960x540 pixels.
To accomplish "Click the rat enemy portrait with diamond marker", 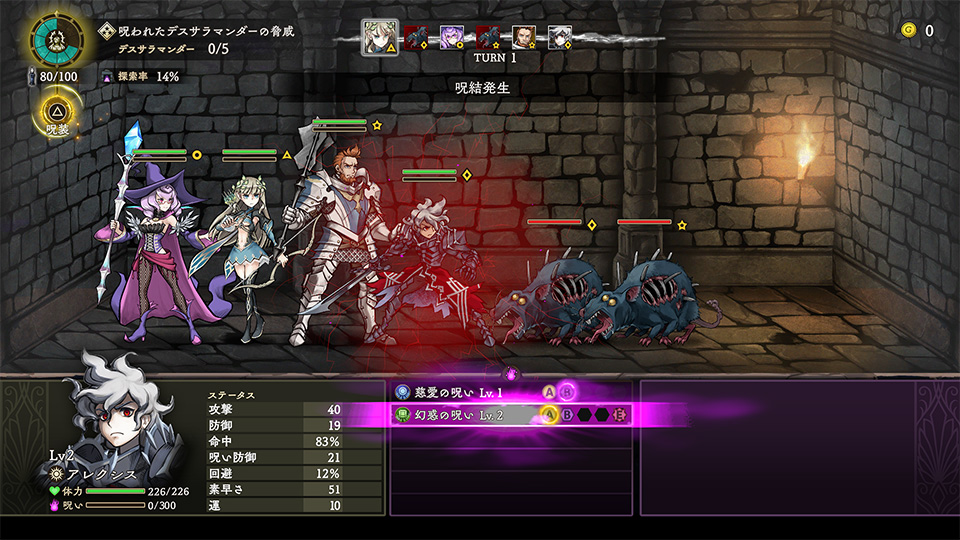I will pyautogui.click(x=417, y=38).
